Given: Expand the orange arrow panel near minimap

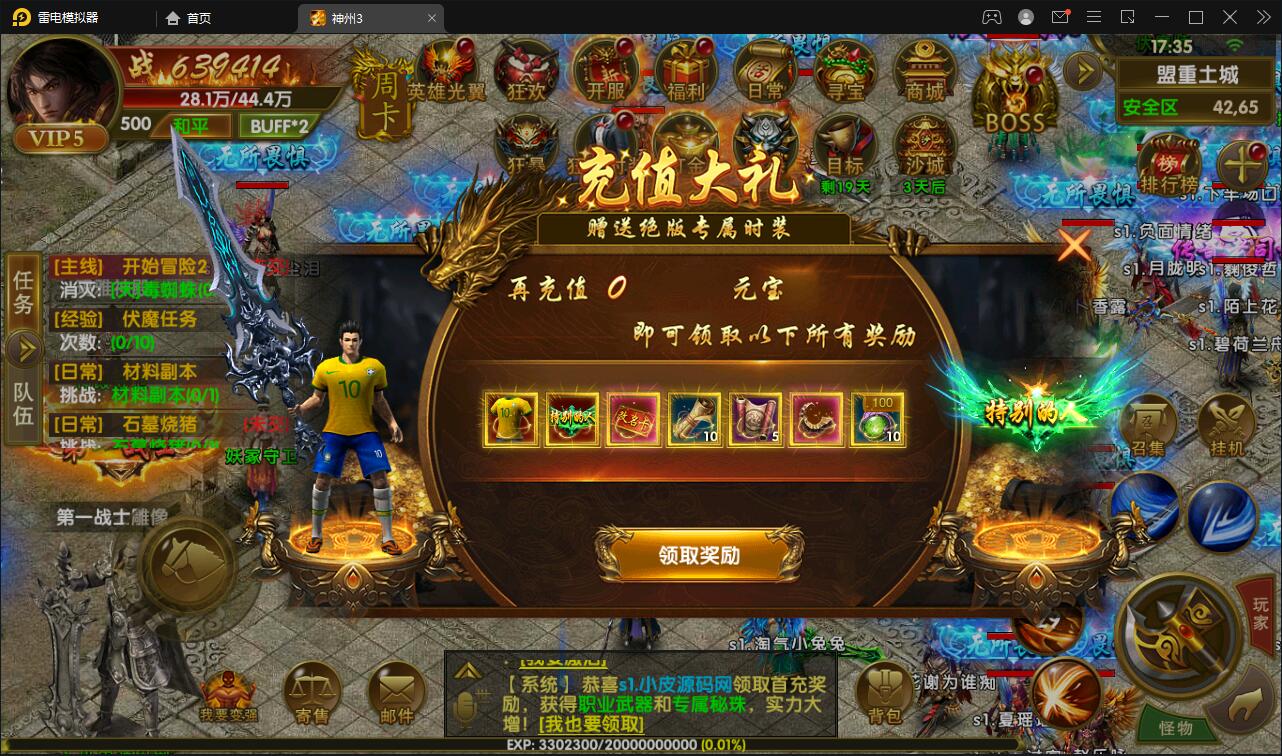Looking at the screenshot, I should (x=1084, y=71).
